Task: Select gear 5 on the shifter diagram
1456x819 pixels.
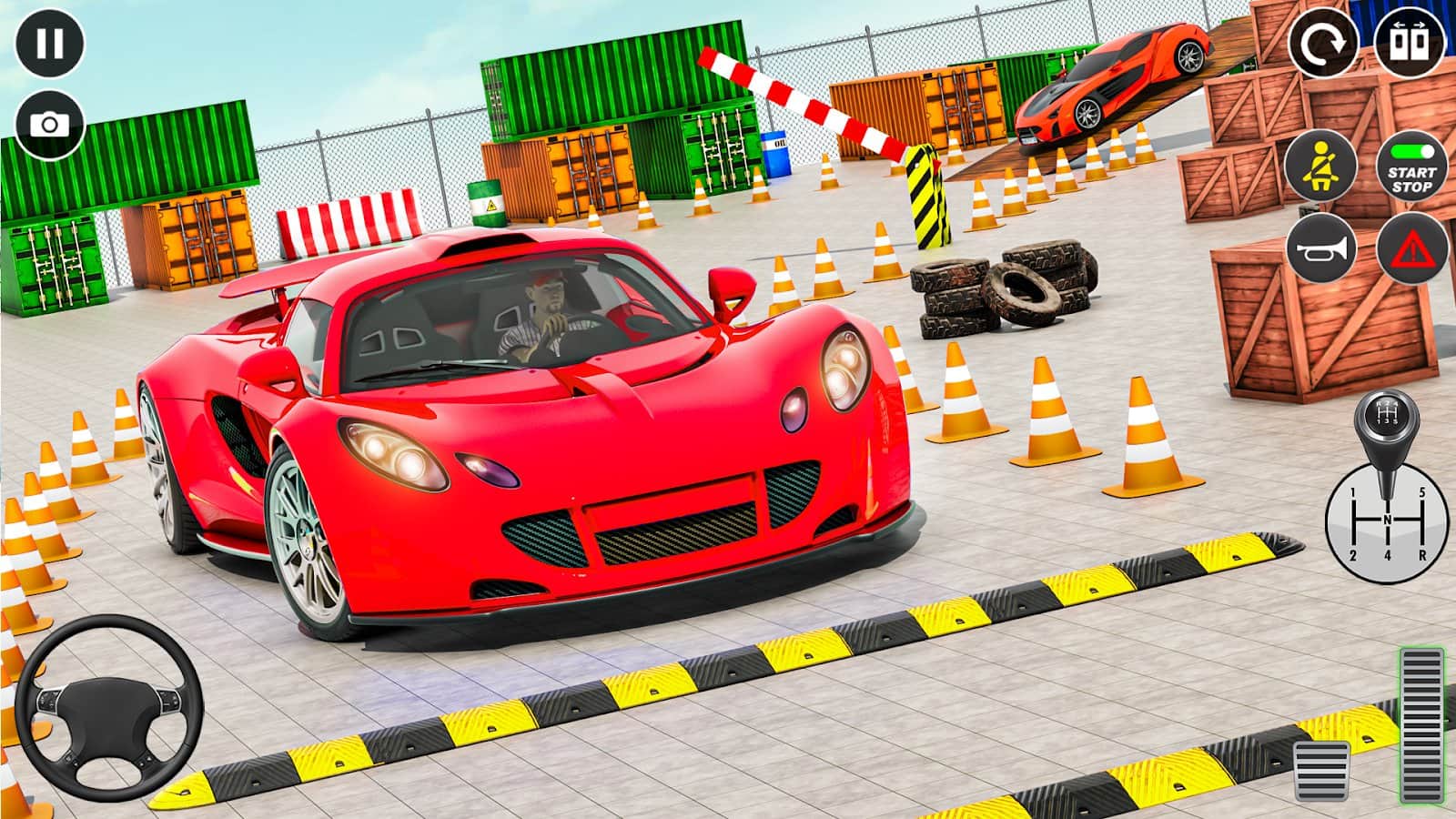Action: [x=1422, y=492]
